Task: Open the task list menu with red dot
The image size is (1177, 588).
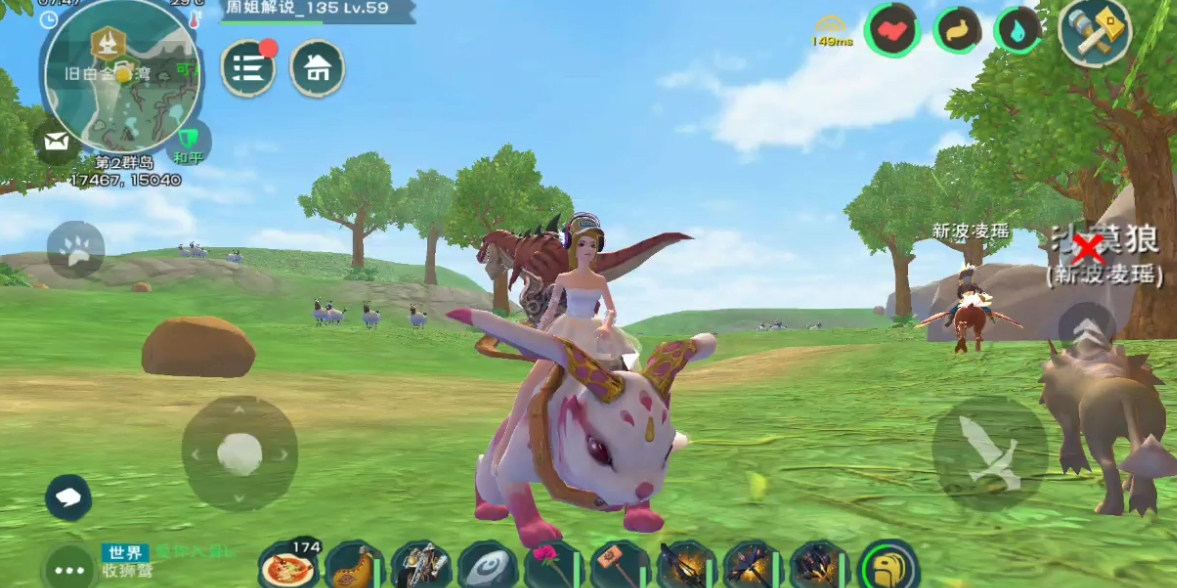Action: 248,69
